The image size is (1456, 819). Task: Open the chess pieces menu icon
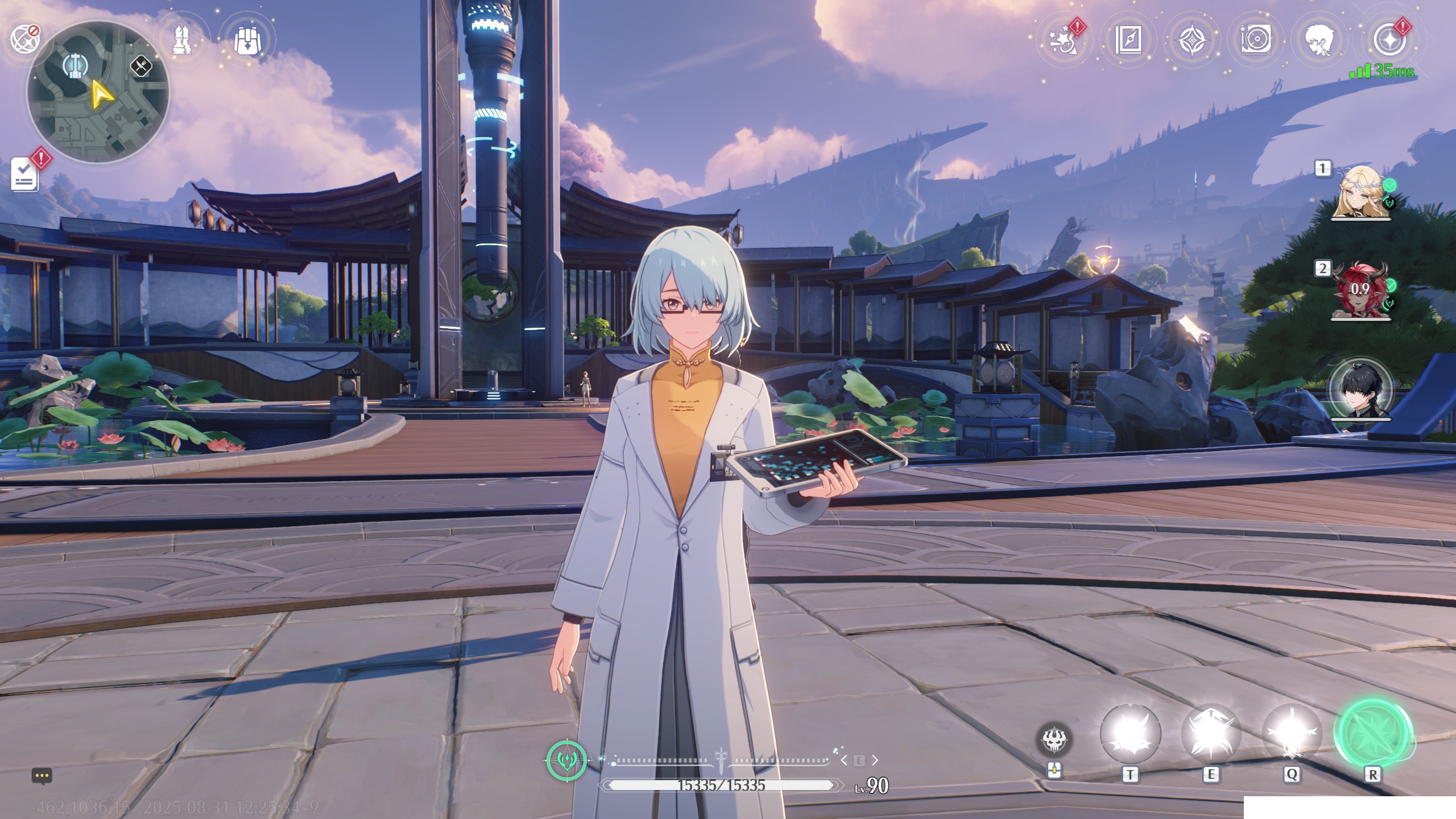183,40
